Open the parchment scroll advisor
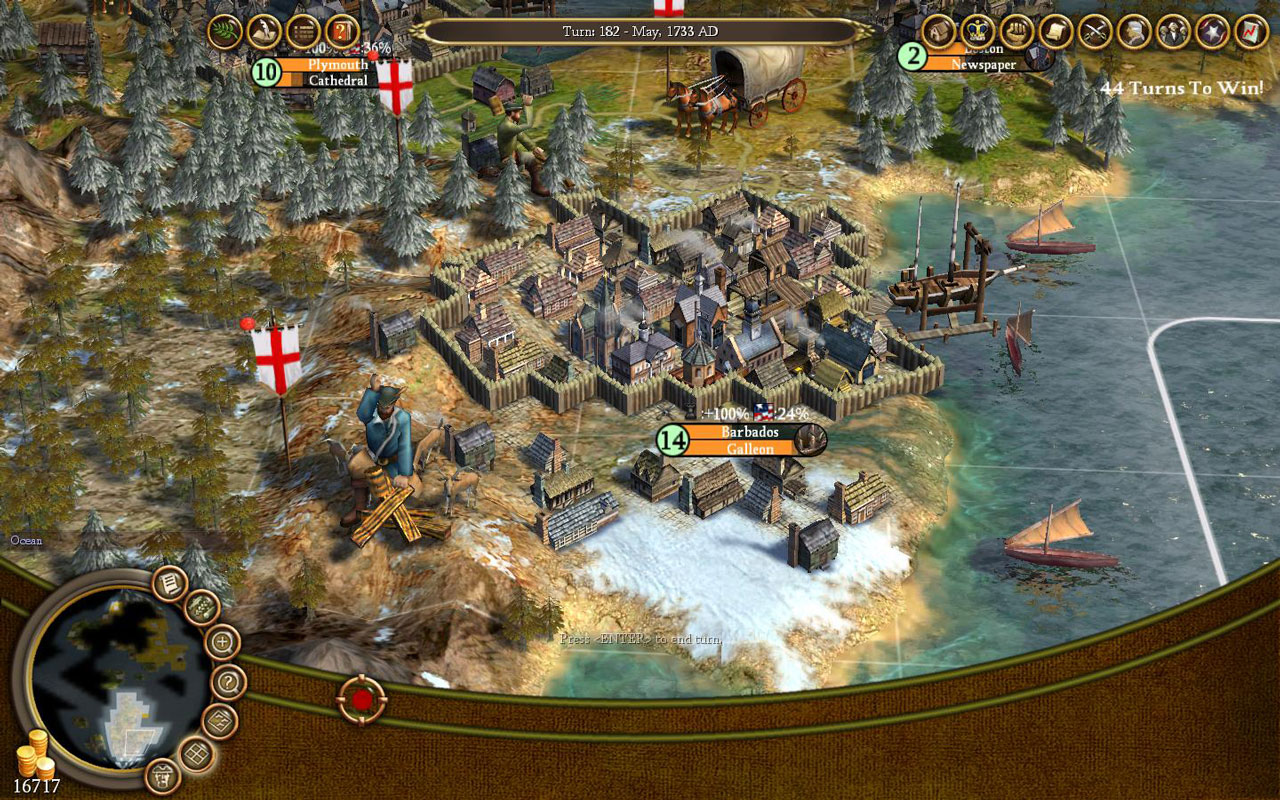The image size is (1280, 800). pos(1055,31)
